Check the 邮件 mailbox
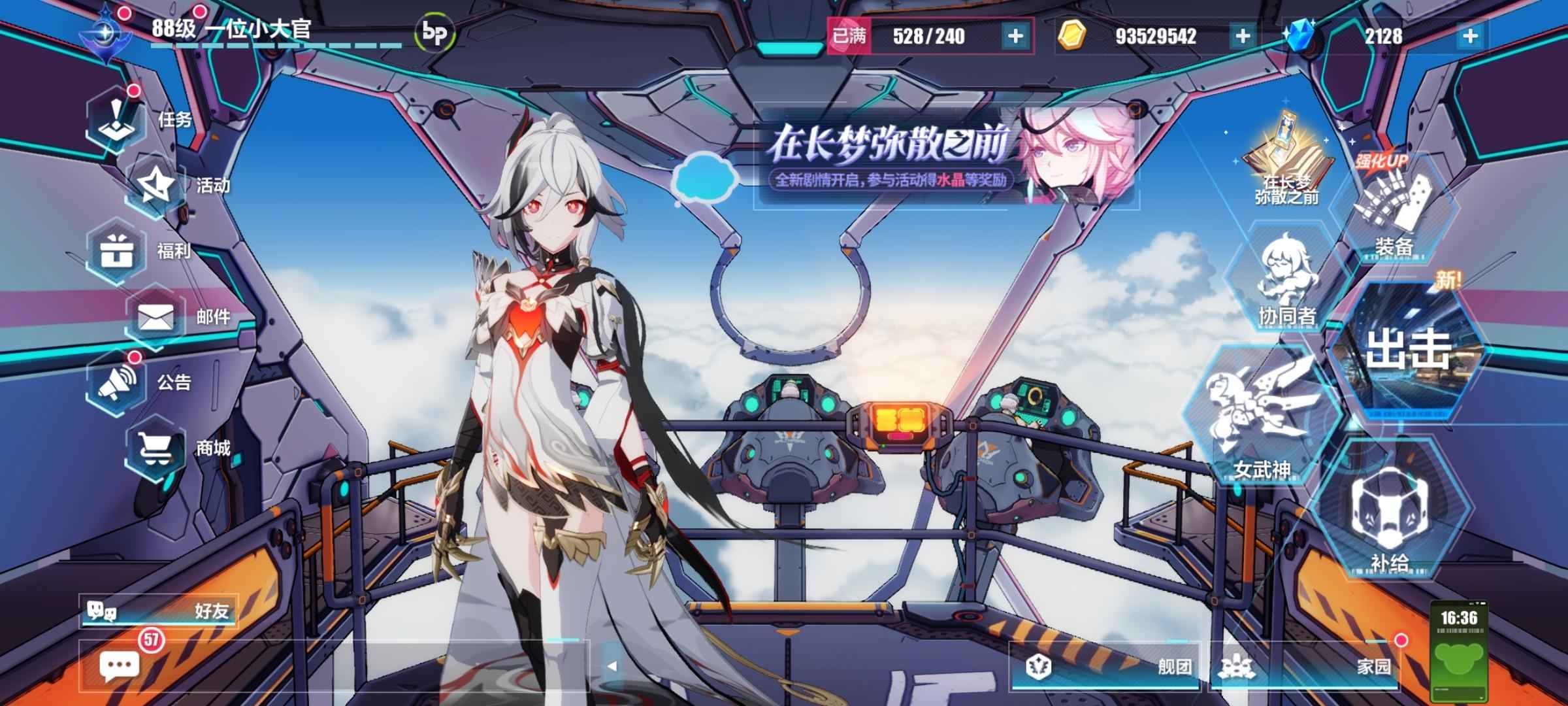 point(155,317)
